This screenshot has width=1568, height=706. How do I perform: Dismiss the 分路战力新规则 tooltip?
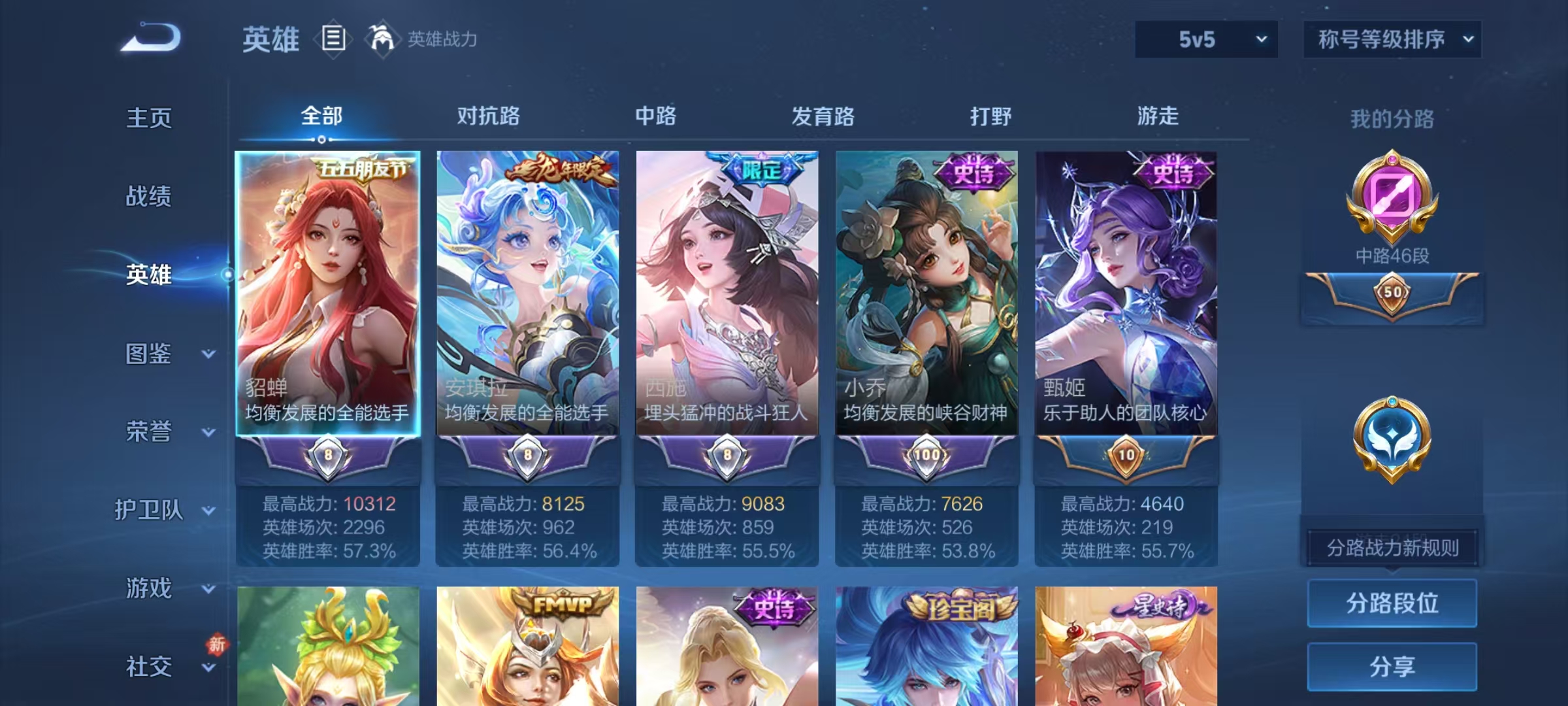[1392, 548]
